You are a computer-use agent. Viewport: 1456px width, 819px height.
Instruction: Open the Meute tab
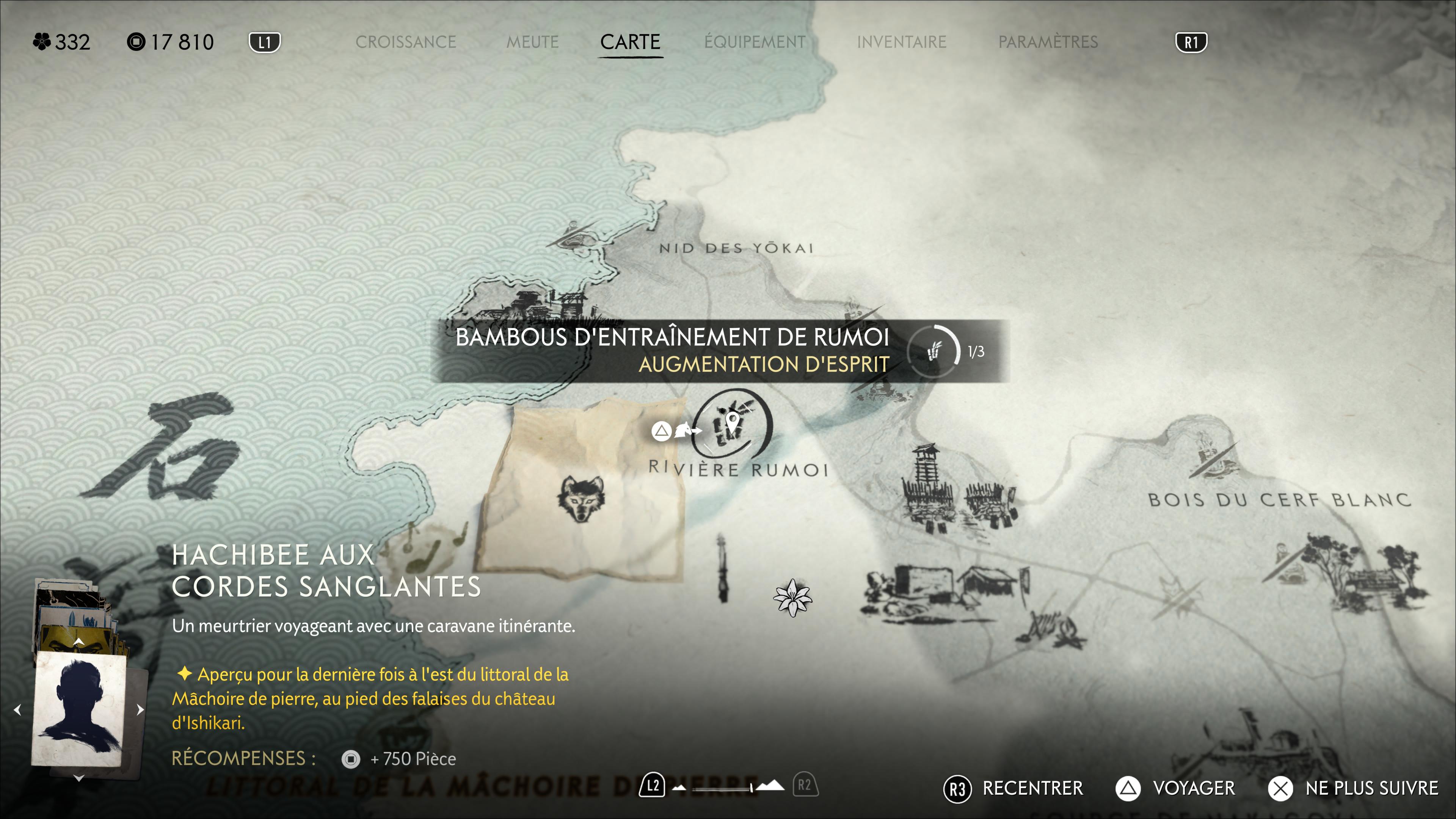pyautogui.click(x=532, y=42)
